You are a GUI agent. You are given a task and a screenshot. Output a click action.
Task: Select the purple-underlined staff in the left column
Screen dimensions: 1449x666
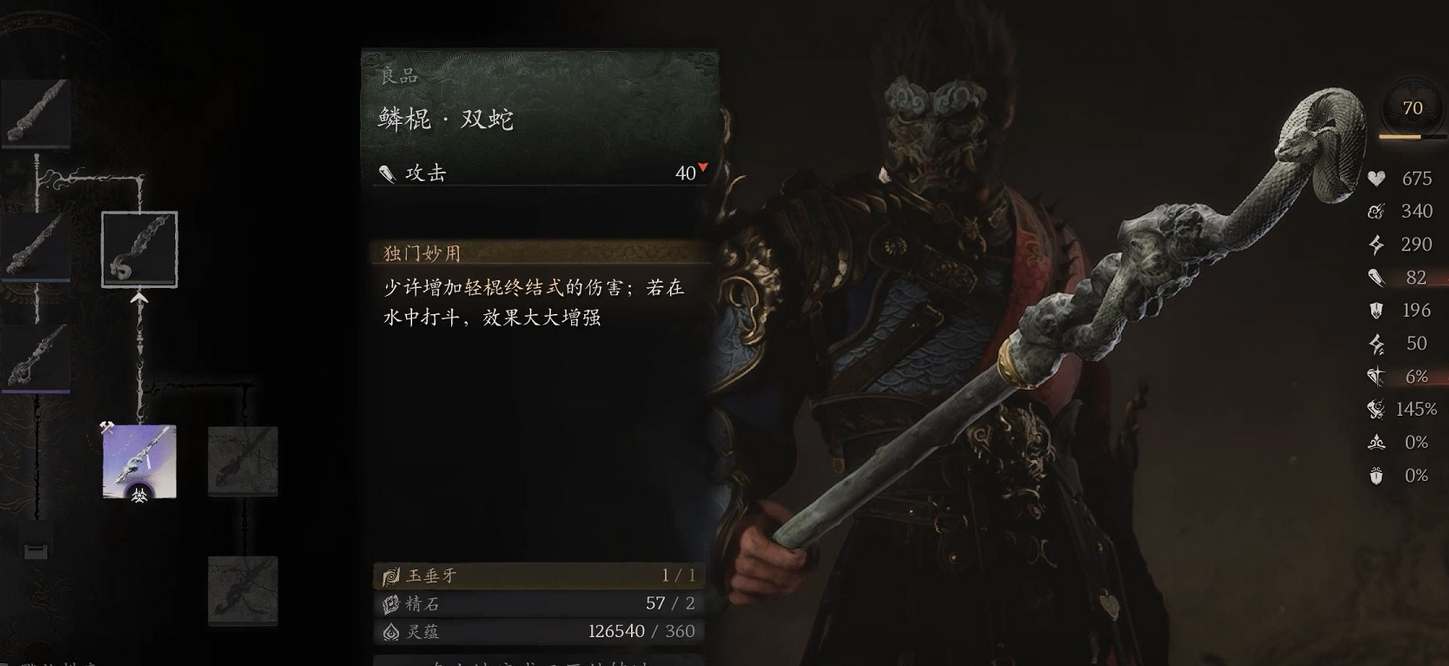36,356
